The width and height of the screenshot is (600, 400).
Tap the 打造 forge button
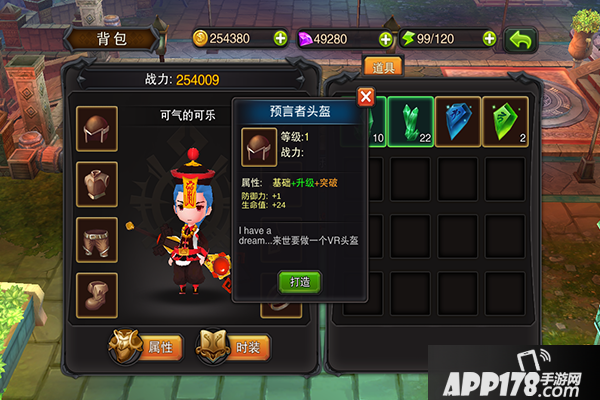coord(299,281)
